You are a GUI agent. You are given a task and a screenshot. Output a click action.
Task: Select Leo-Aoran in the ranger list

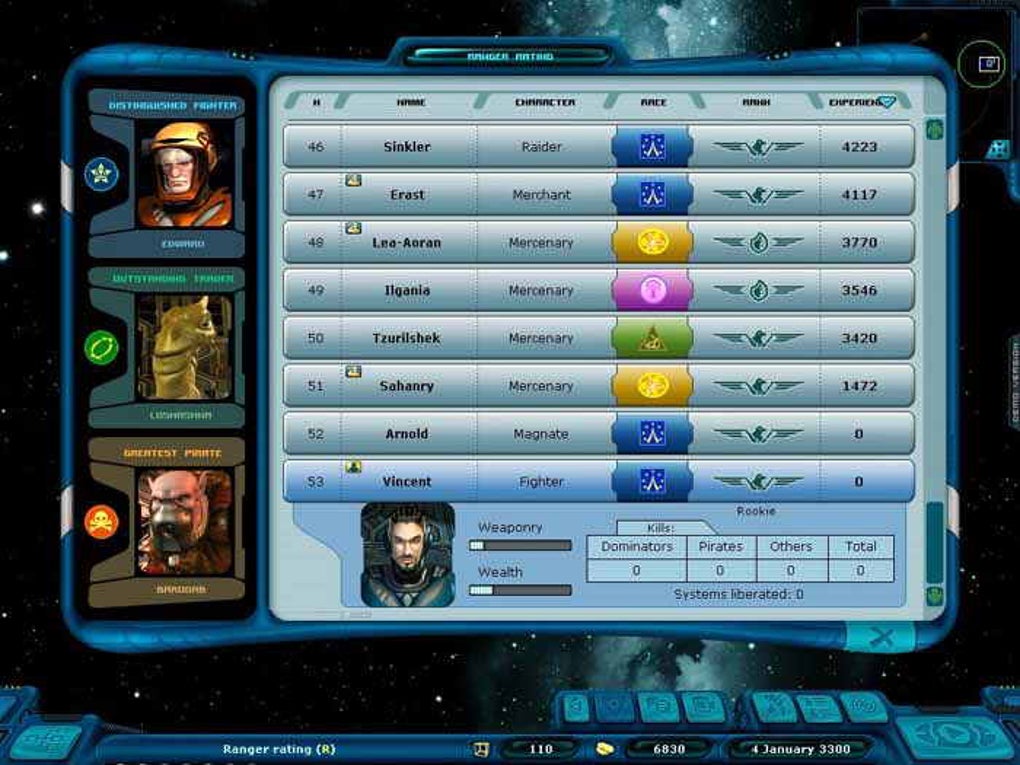407,243
